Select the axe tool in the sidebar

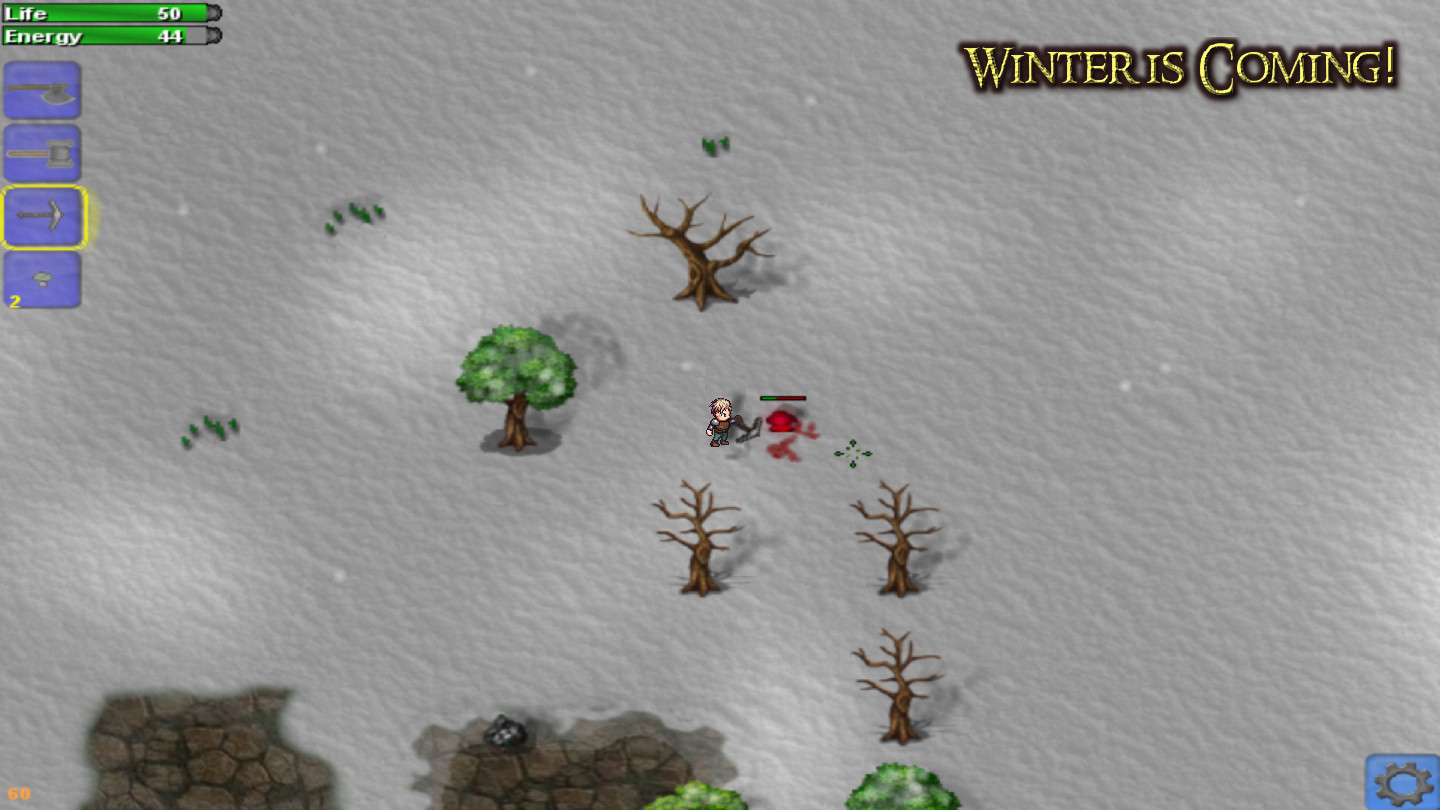pyautogui.click(x=42, y=90)
